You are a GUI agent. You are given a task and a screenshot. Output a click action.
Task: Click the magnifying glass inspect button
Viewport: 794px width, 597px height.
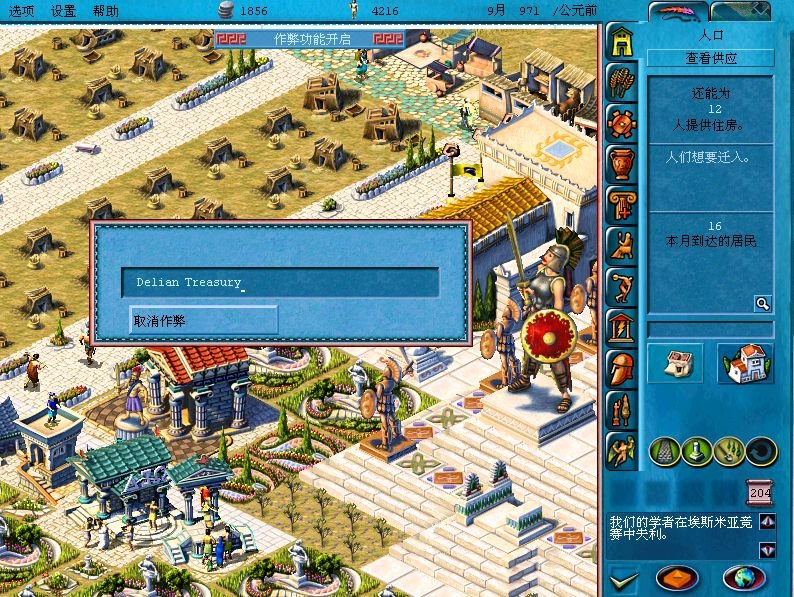(x=762, y=303)
